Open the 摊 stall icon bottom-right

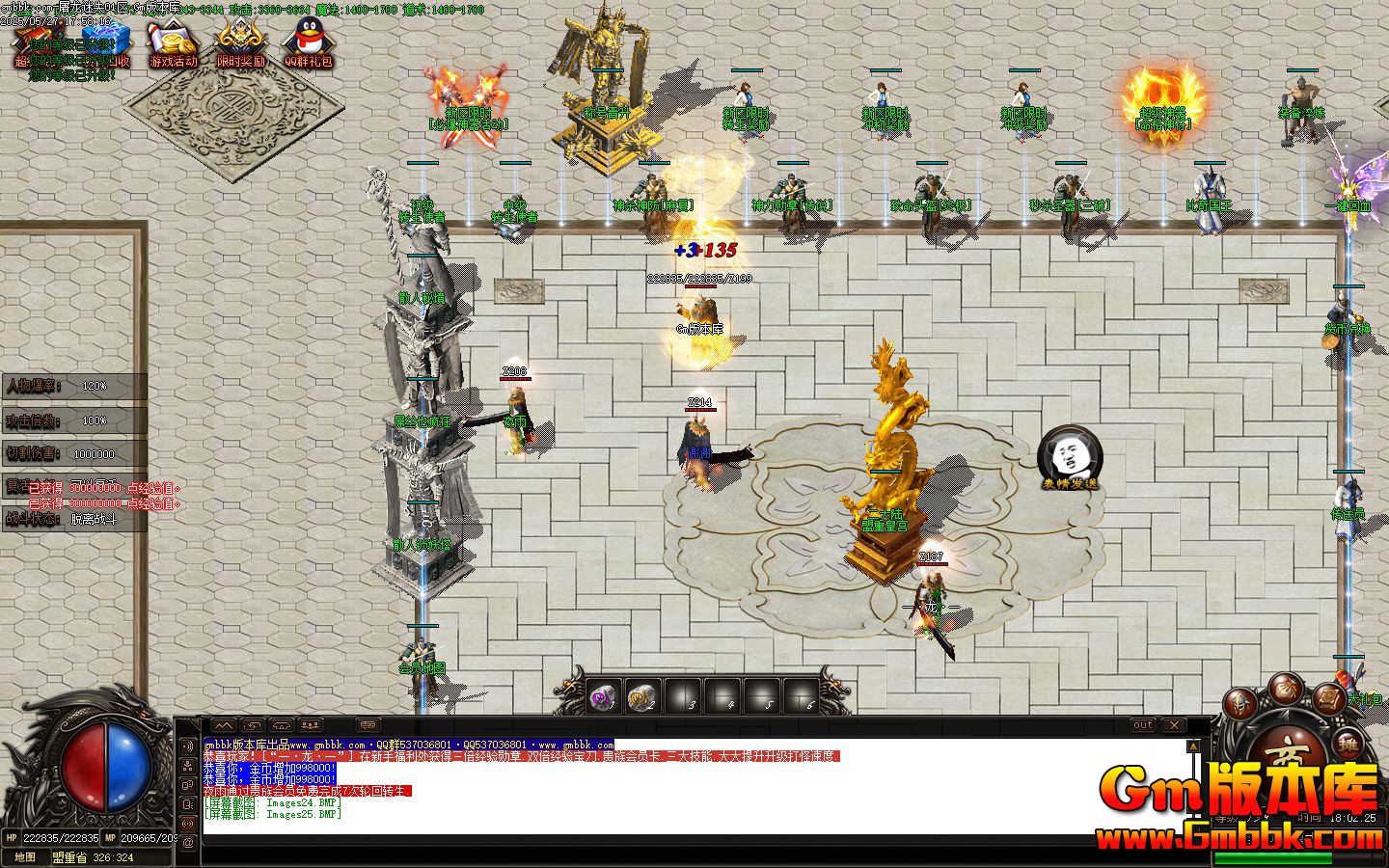[1348, 744]
